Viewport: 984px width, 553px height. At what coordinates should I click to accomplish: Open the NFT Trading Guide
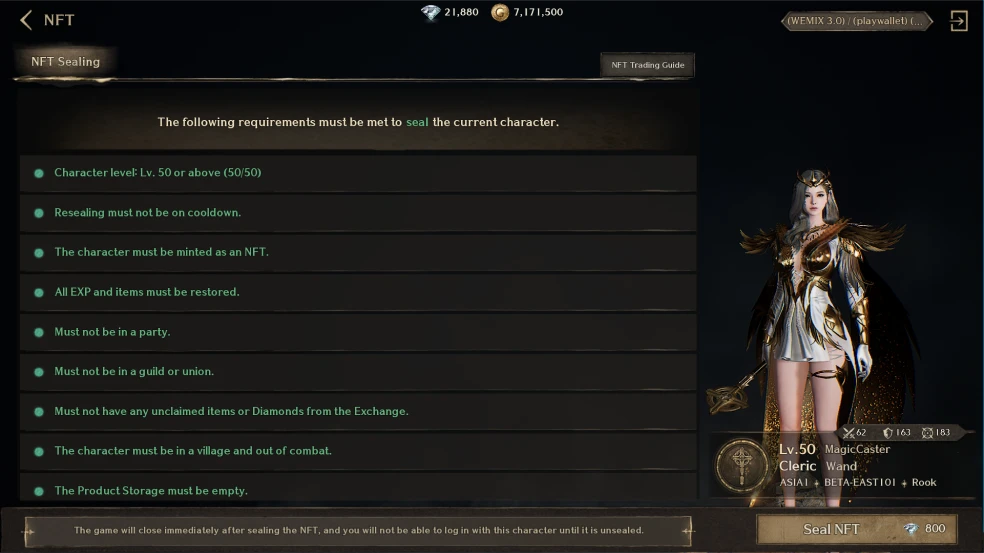[x=647, y=65]
